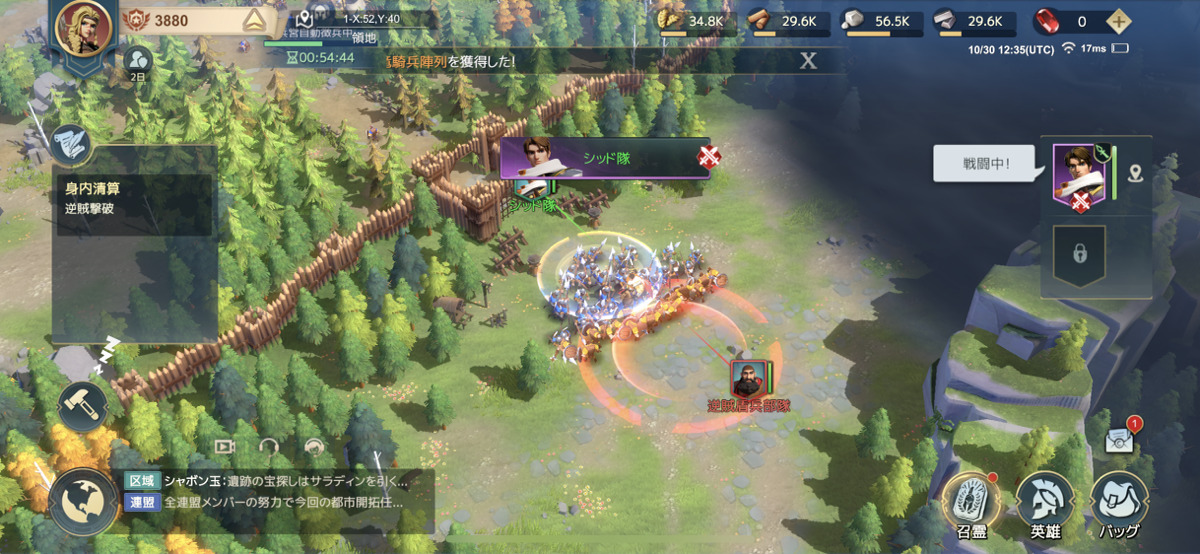Click the video camera recording icon
The height and width of the screenshot is (554, 1200).
(225, 447)
